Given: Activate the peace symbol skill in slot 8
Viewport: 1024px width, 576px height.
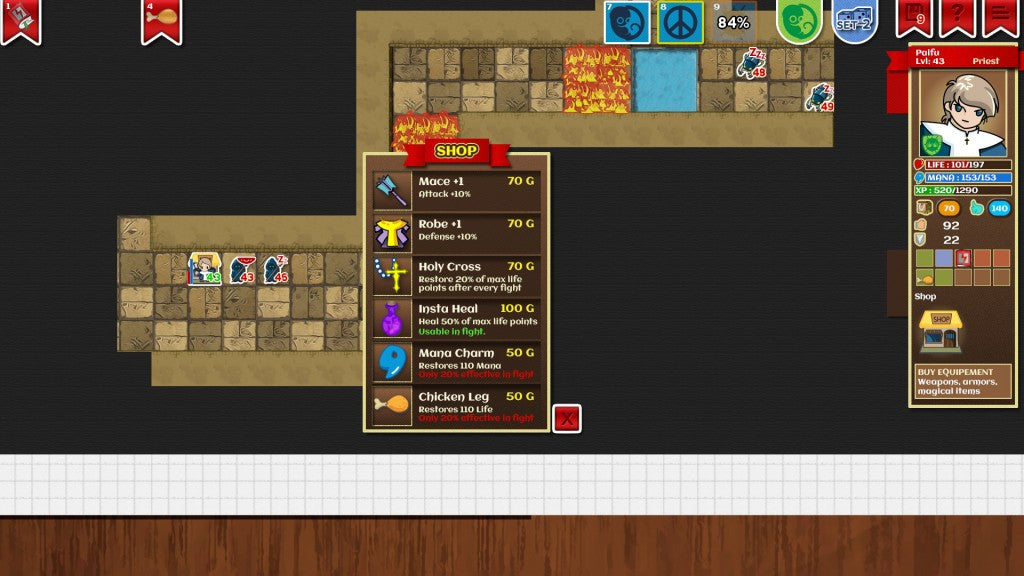Looking at the screenshot, I should pyautogui.click(x=680, y=22).
